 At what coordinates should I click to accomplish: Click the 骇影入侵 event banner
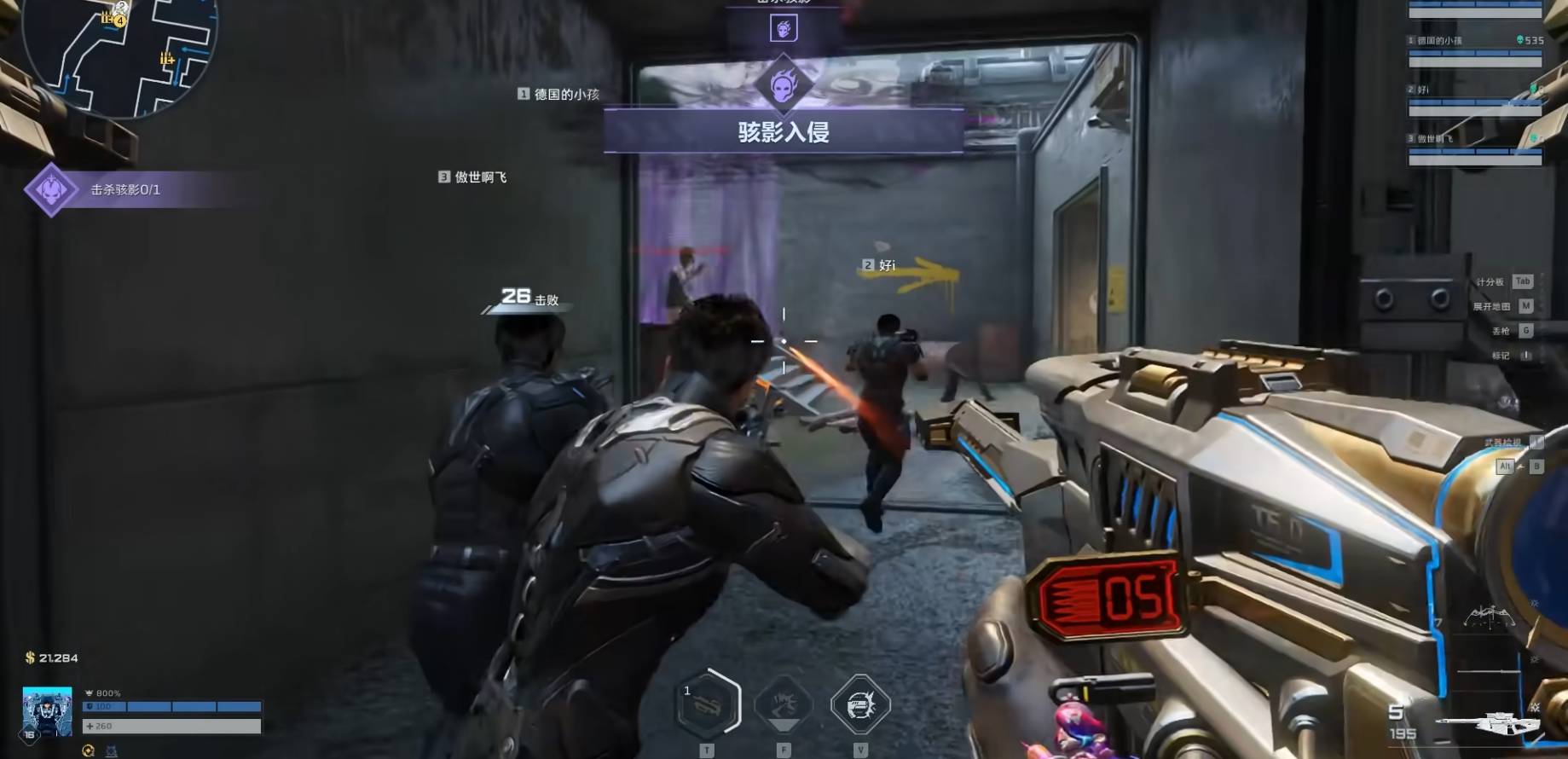point(784,131)
